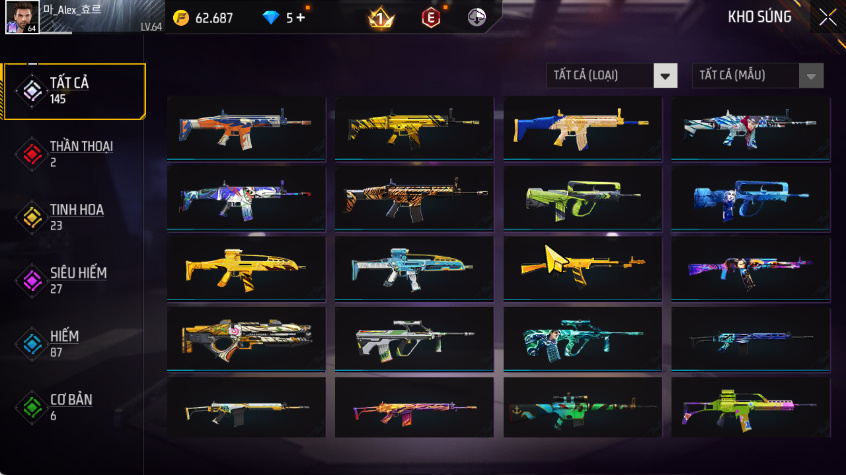The height and width of the screenshot is (475, 846).
Task: Pick the orange tiger-stripe rifle skin
Action: [x=414, y=197]
